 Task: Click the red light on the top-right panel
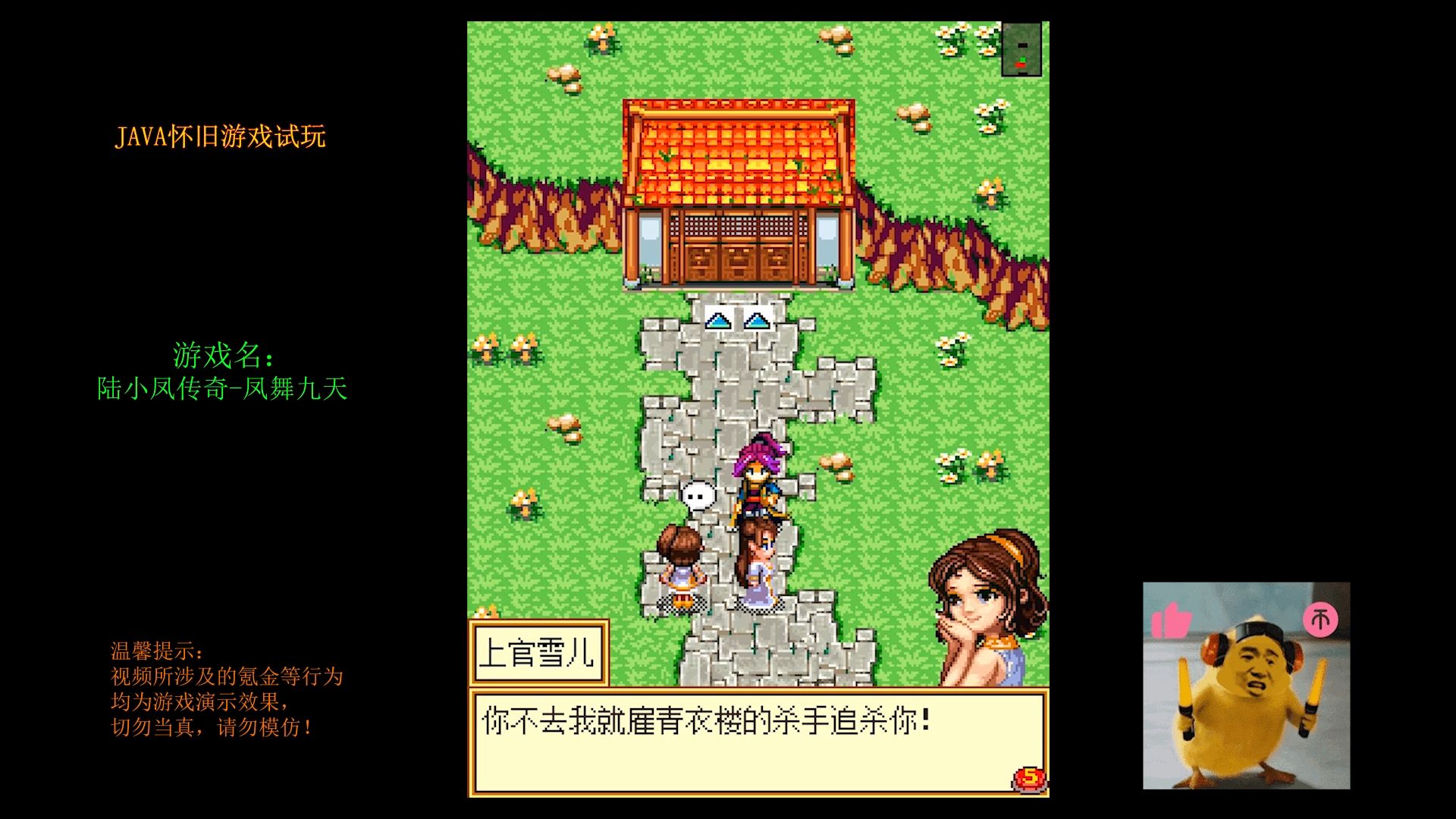1021,65
